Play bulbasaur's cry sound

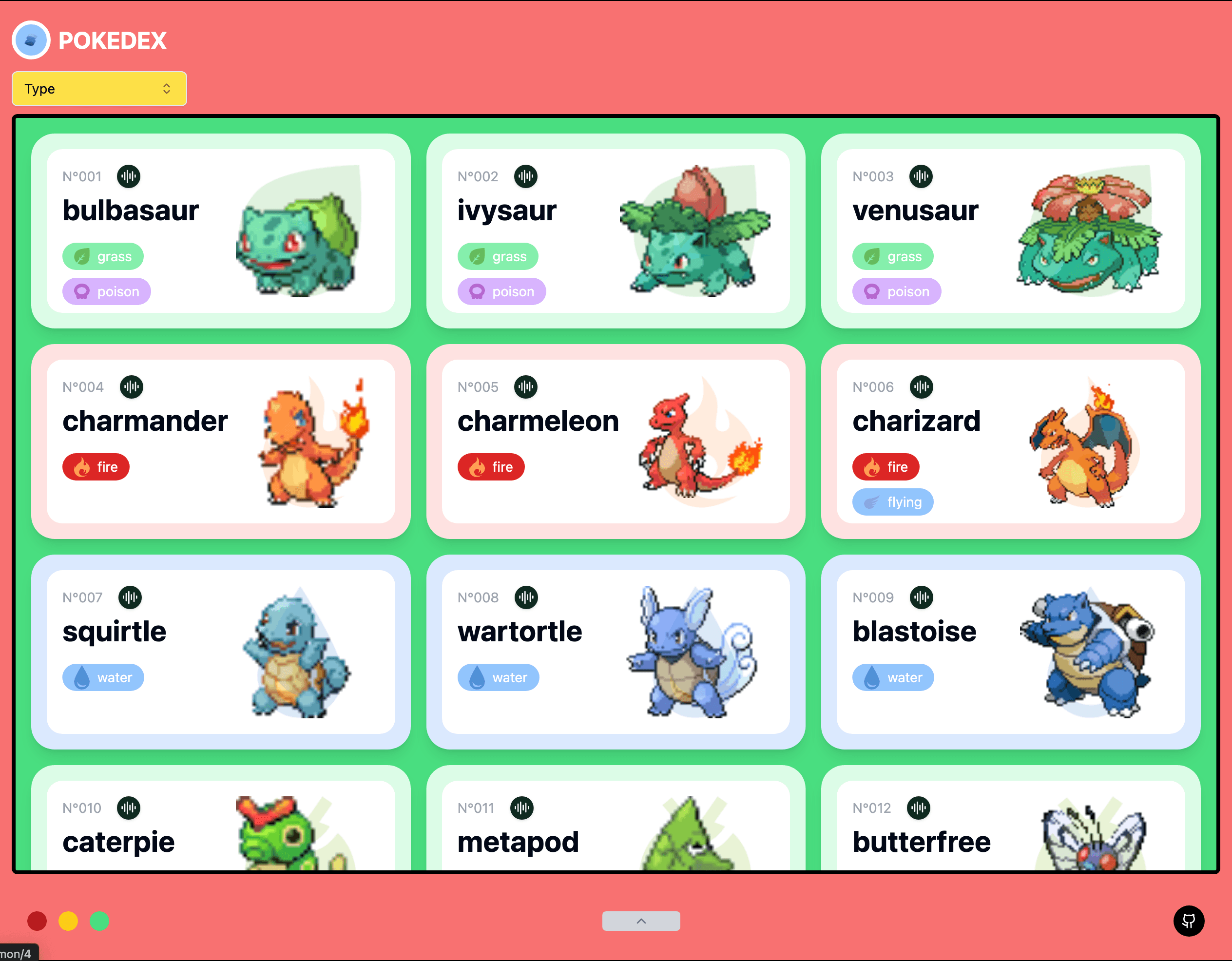pyautogui.click(x=129, y=176)
